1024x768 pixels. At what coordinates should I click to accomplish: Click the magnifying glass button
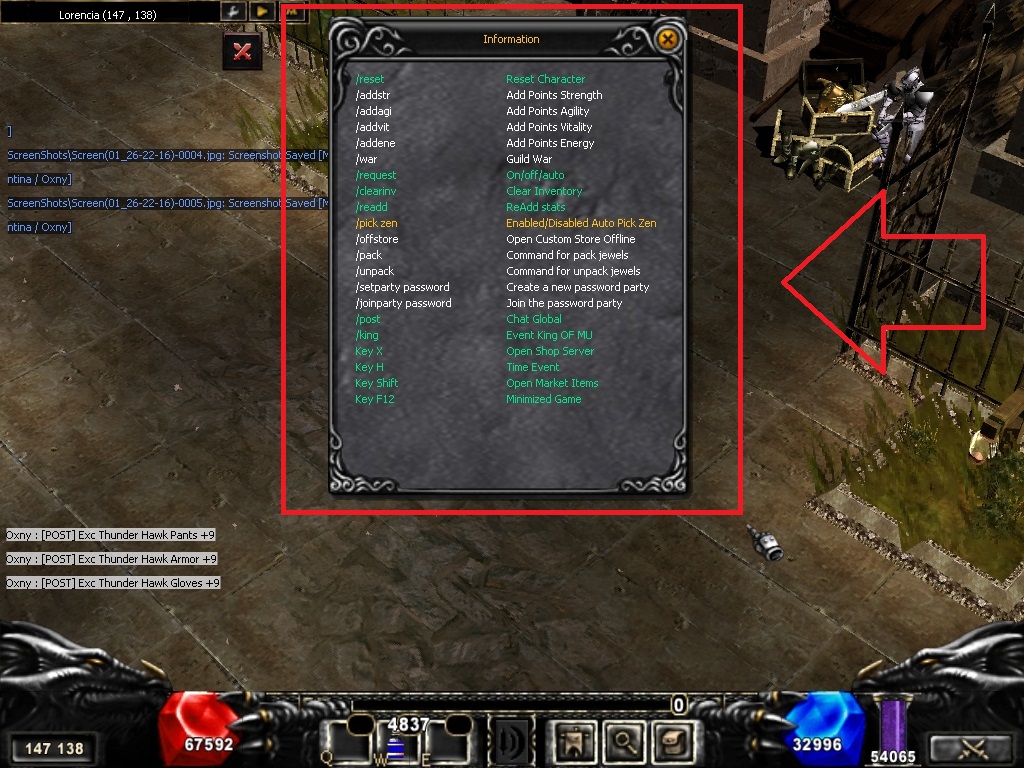click(x=624, y=741)
